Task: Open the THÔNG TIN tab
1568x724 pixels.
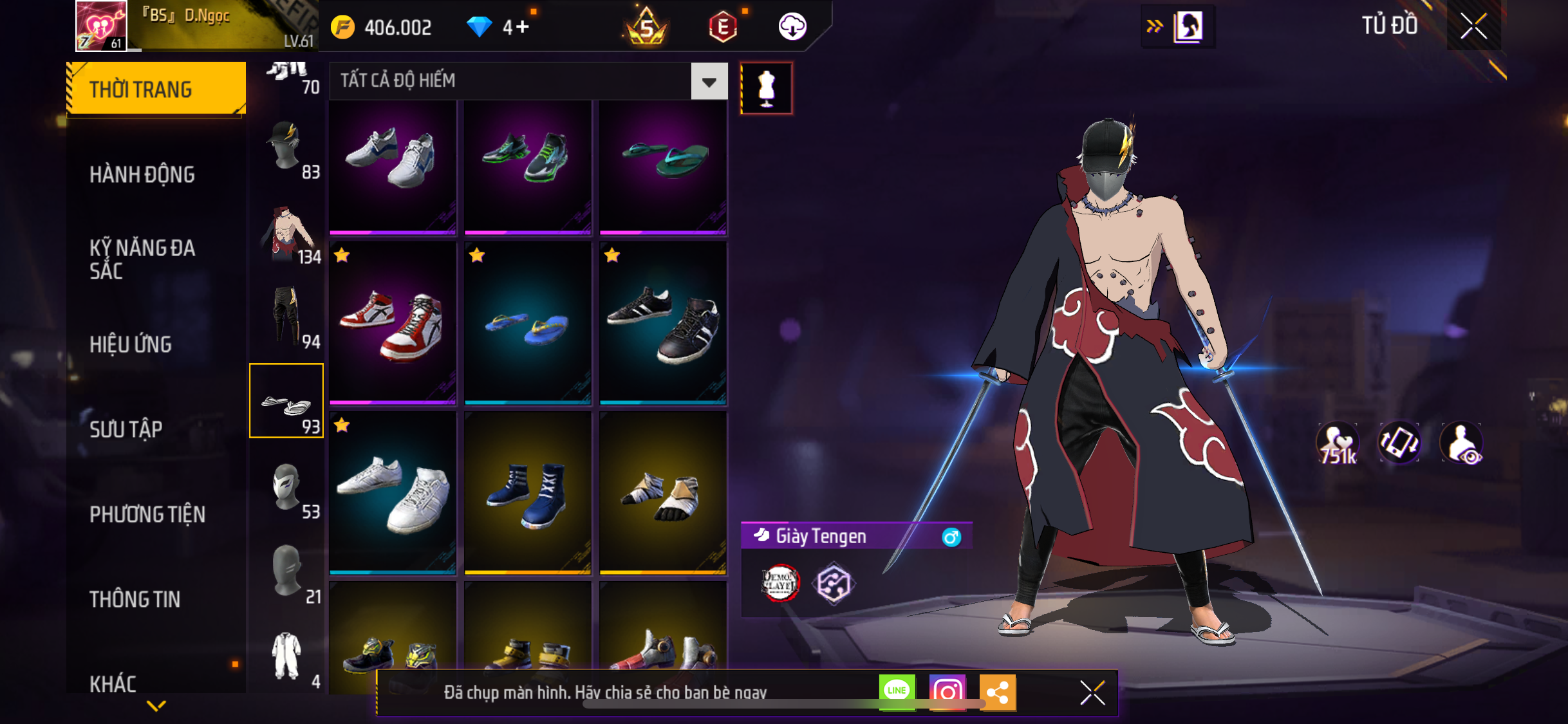Action: [135, 599]
